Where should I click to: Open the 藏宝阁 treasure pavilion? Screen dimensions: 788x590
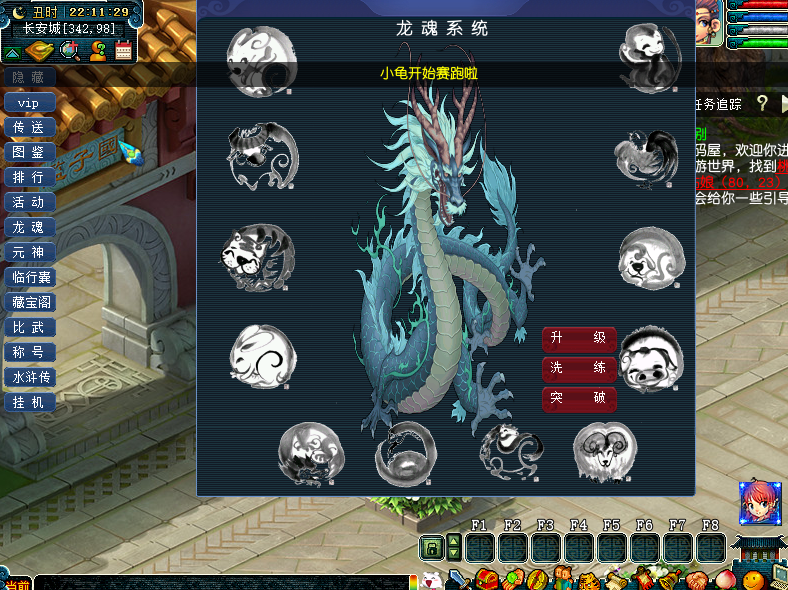click(29, 303)
